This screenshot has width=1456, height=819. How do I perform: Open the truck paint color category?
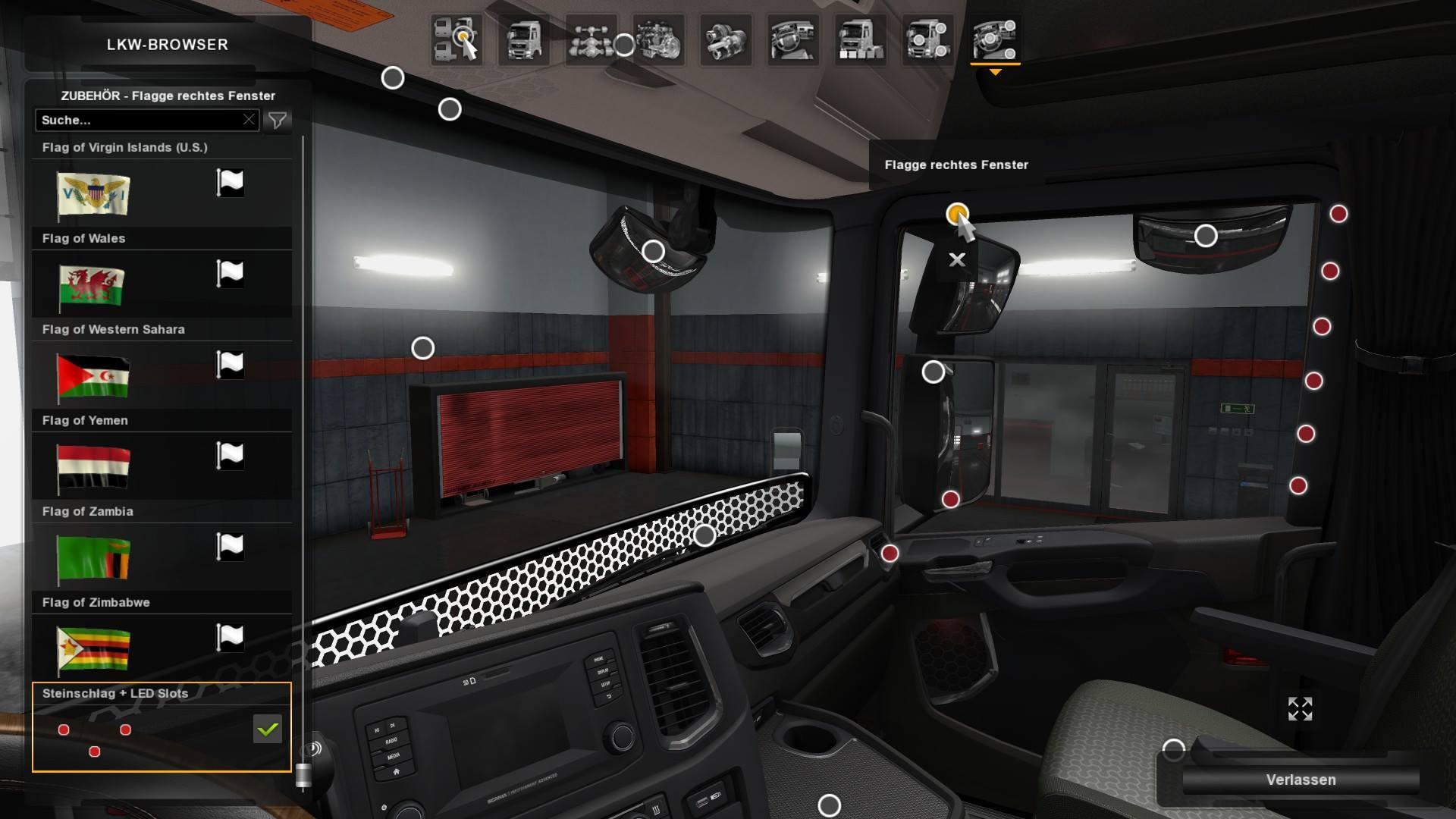860,39
